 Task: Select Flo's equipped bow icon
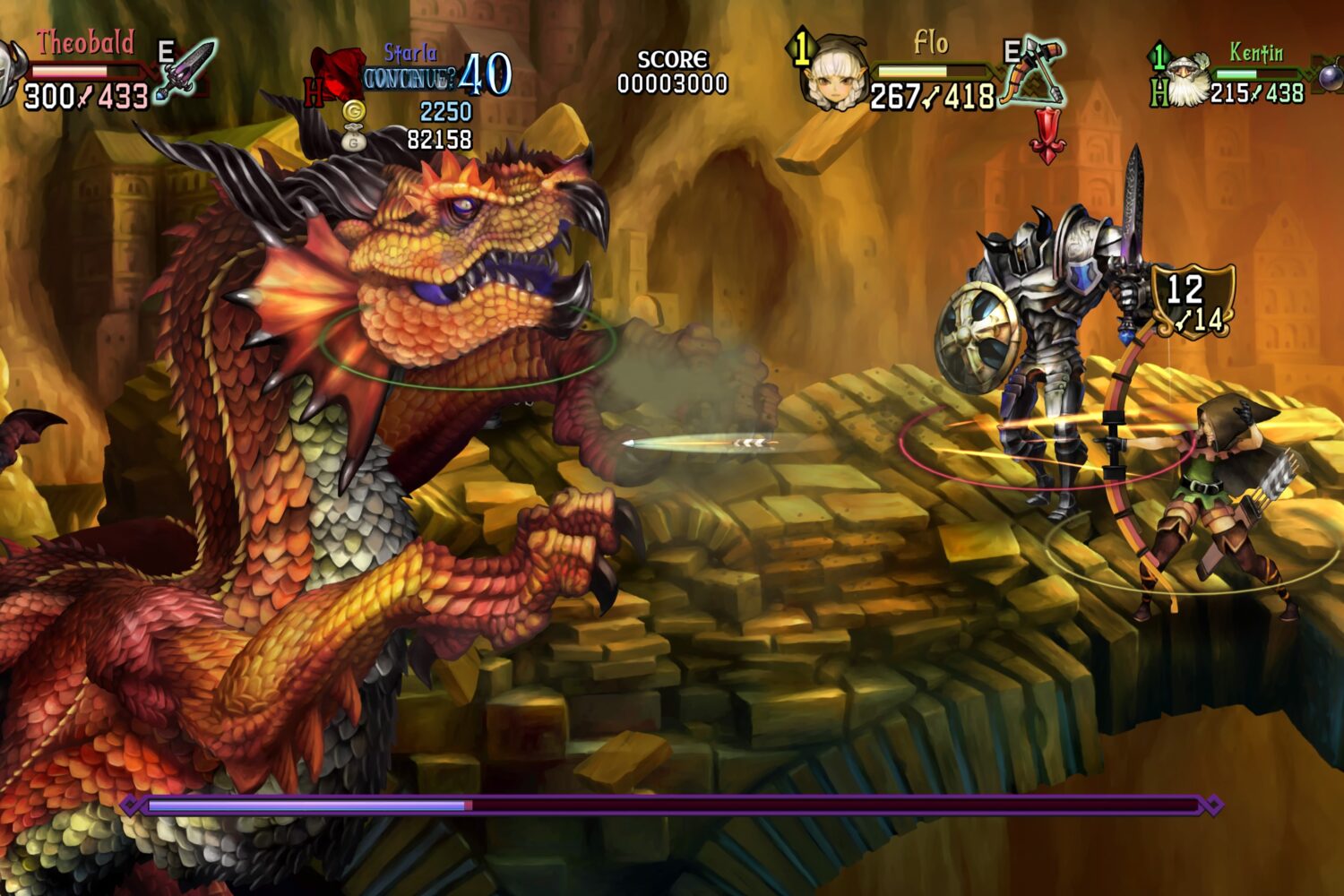(1035, 72)
